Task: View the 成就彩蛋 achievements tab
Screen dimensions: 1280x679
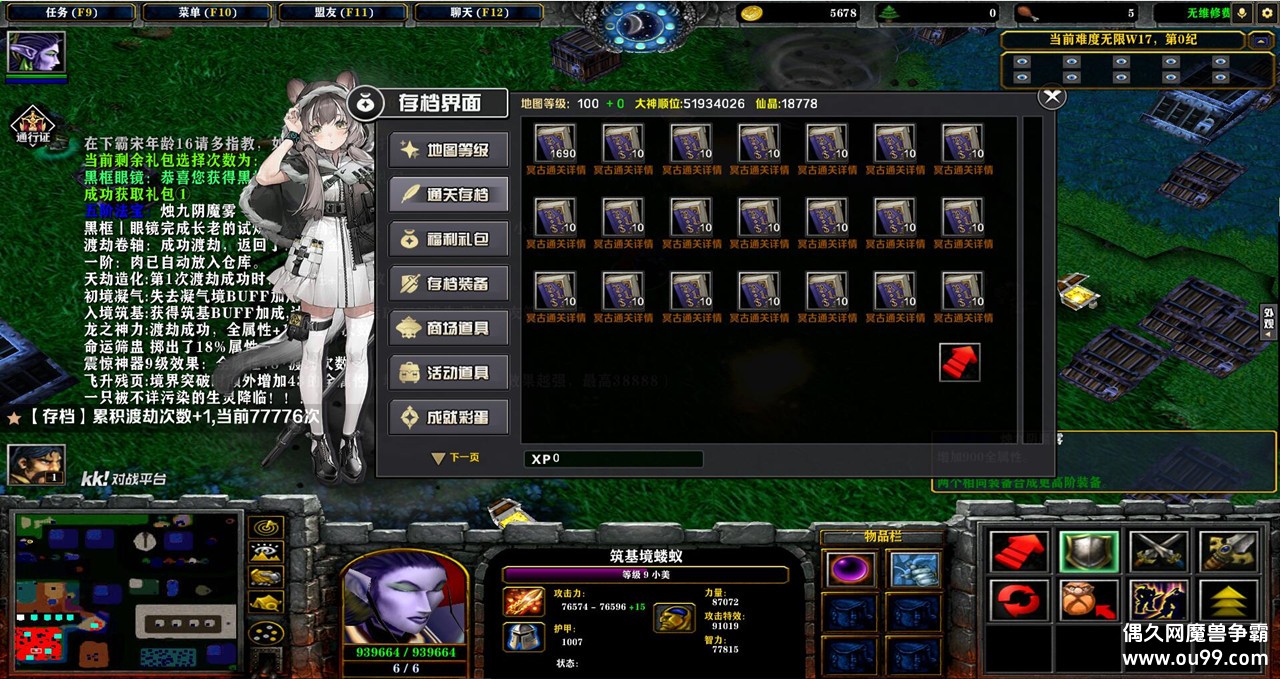Action: pos(449,417)
